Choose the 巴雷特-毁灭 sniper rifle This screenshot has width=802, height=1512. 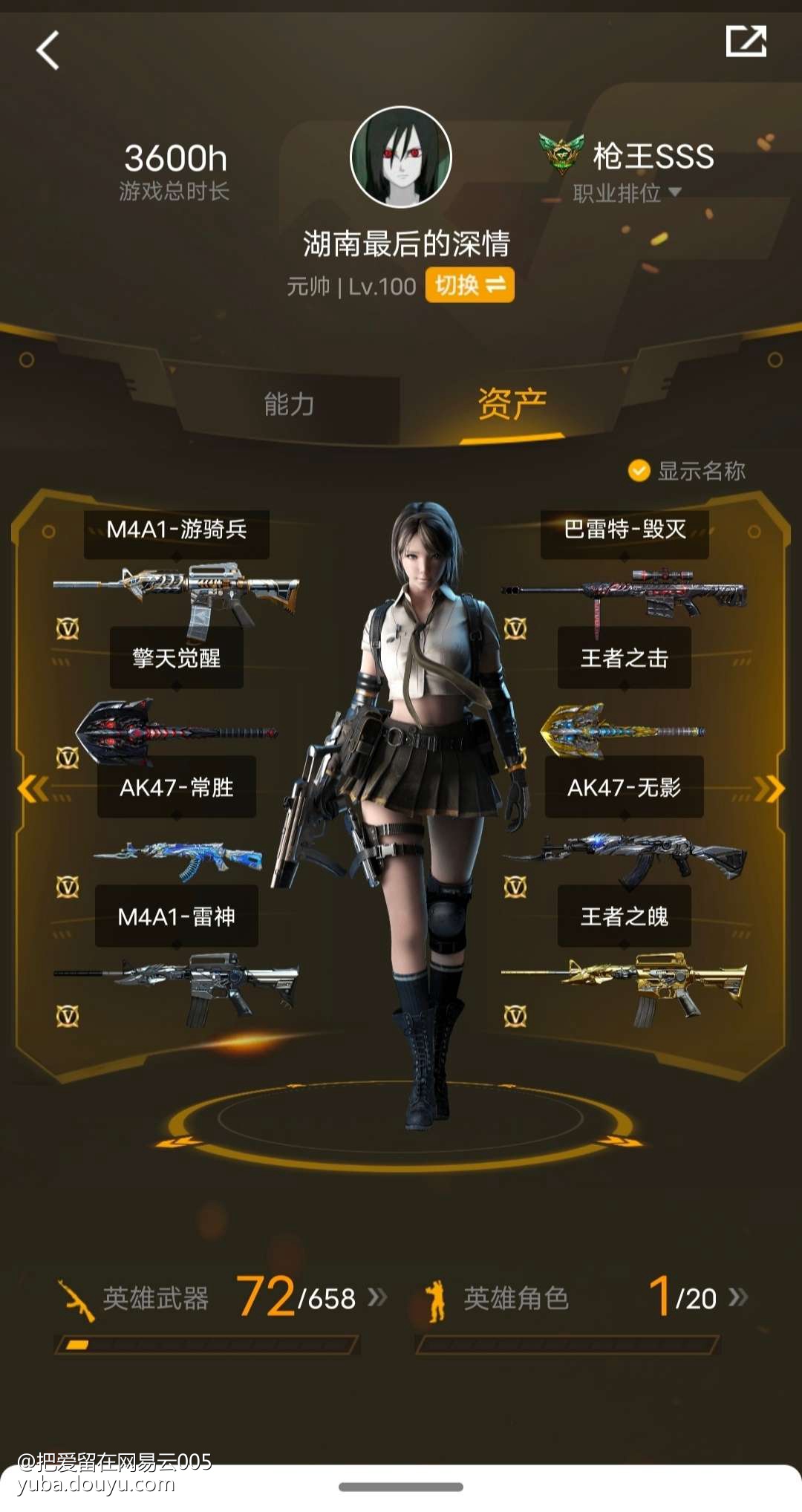click(624, 594)
